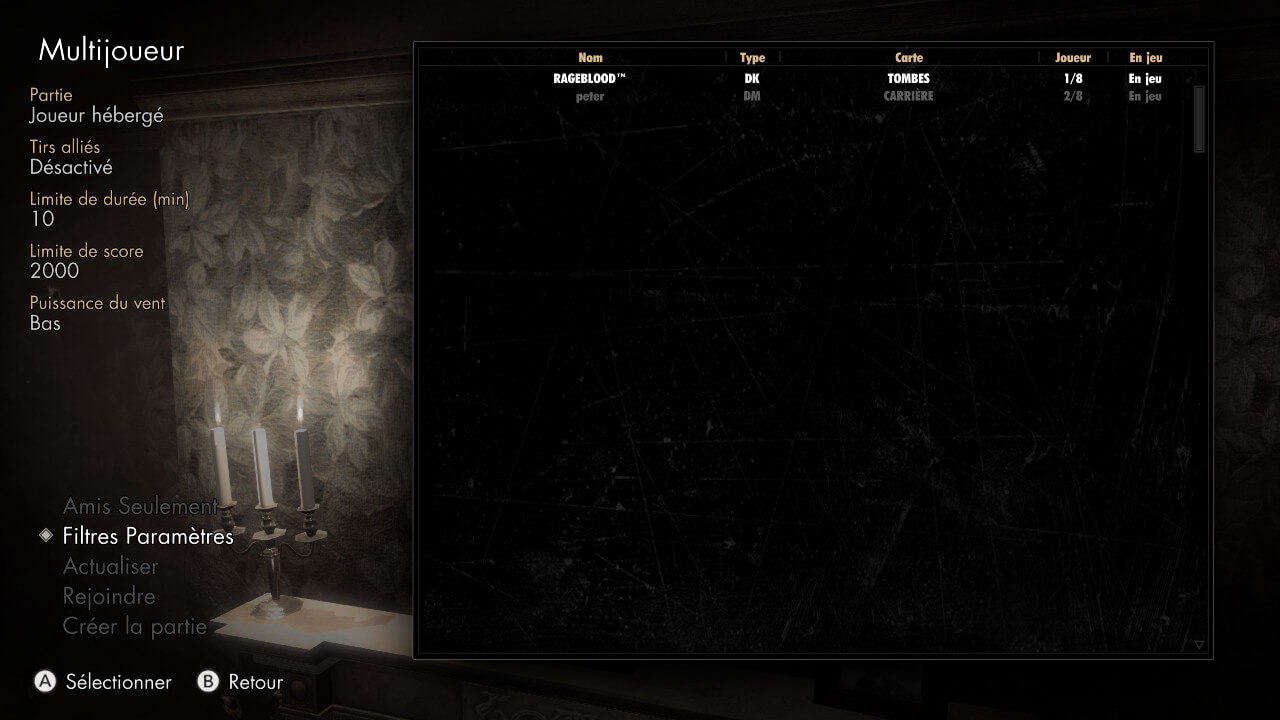This screenshot has height=720, width=1280.
Task: Toggle the Amis Seulement filter
Action: coord(140,506)
